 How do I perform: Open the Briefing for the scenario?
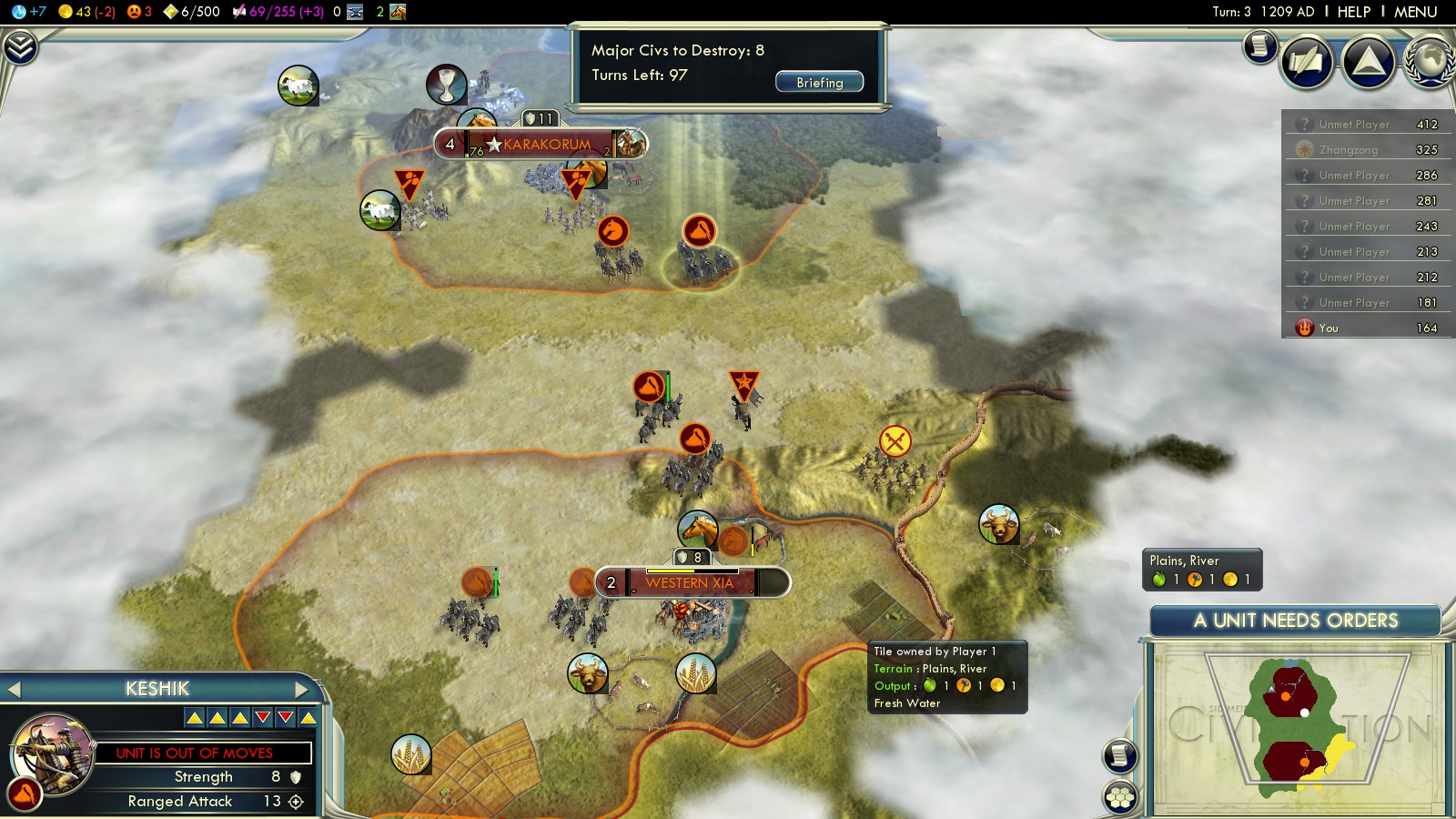[819, 82]
